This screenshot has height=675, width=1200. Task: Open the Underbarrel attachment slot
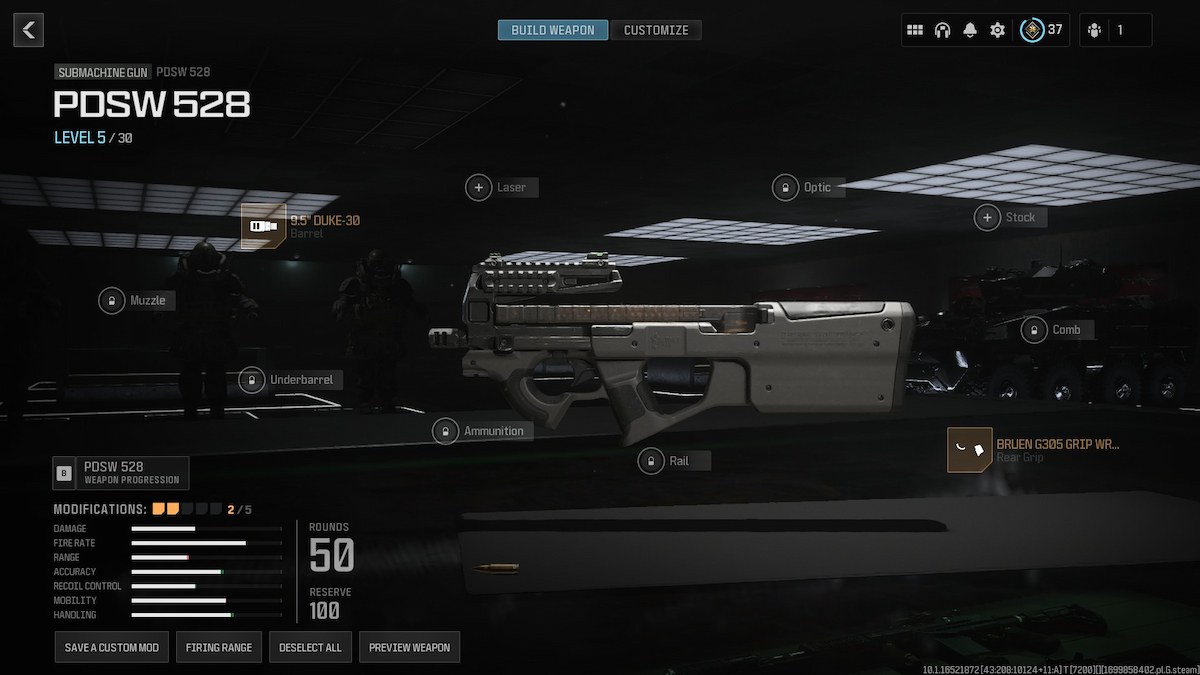252,380
